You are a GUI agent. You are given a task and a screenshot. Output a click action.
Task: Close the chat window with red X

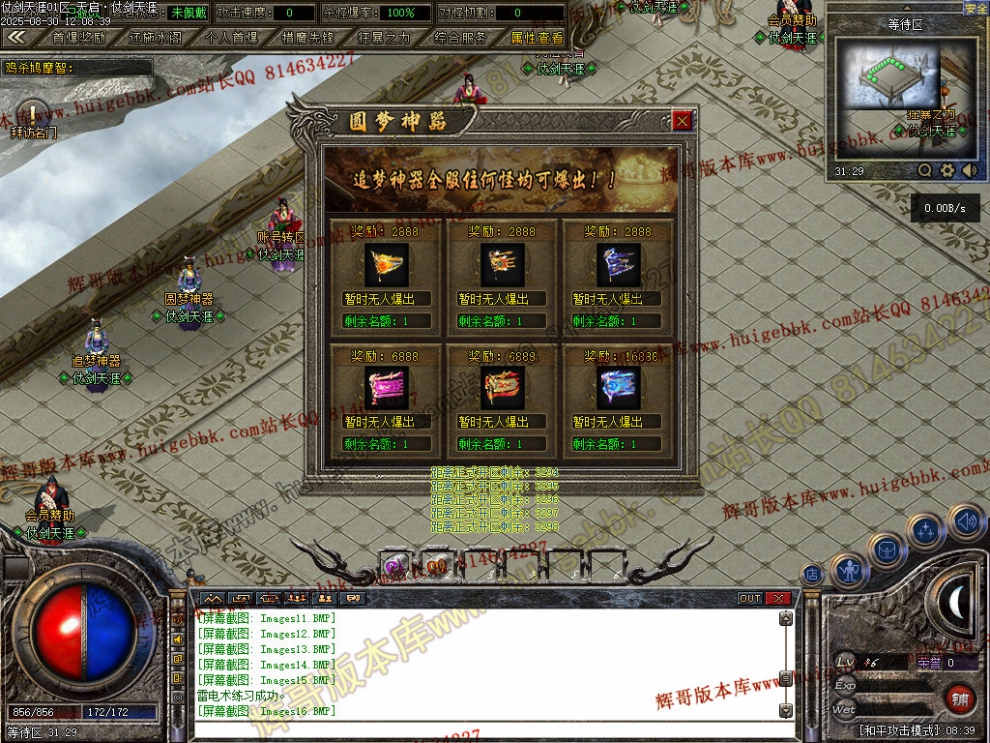click(x=778, y=598)
